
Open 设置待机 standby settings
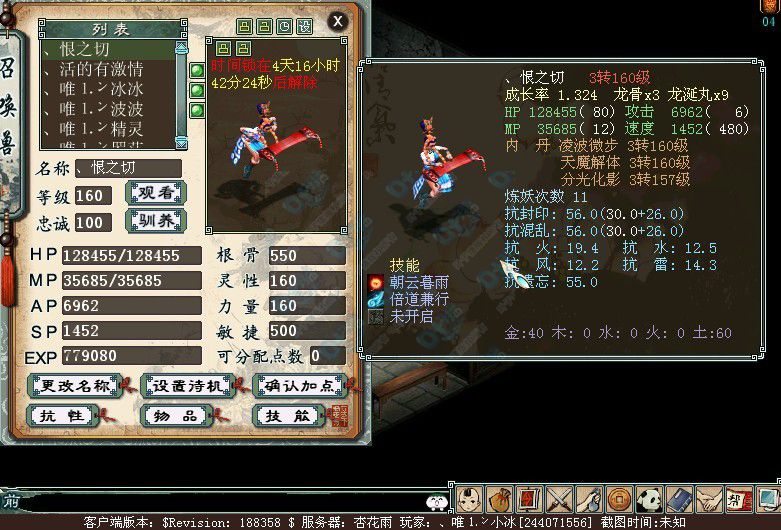(187, 385)
